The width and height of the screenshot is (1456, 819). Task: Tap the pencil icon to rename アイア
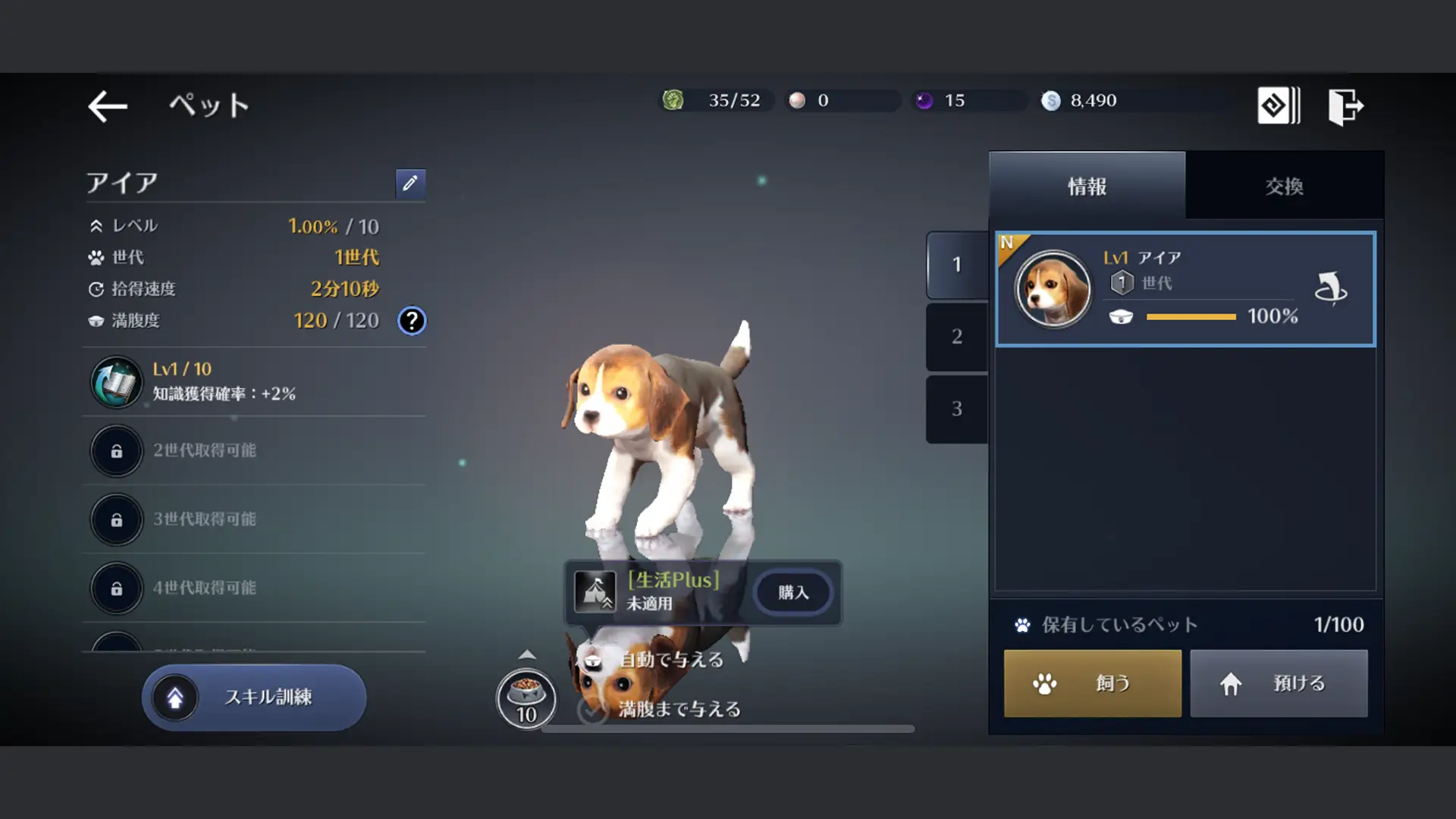(x=410, y=184)
